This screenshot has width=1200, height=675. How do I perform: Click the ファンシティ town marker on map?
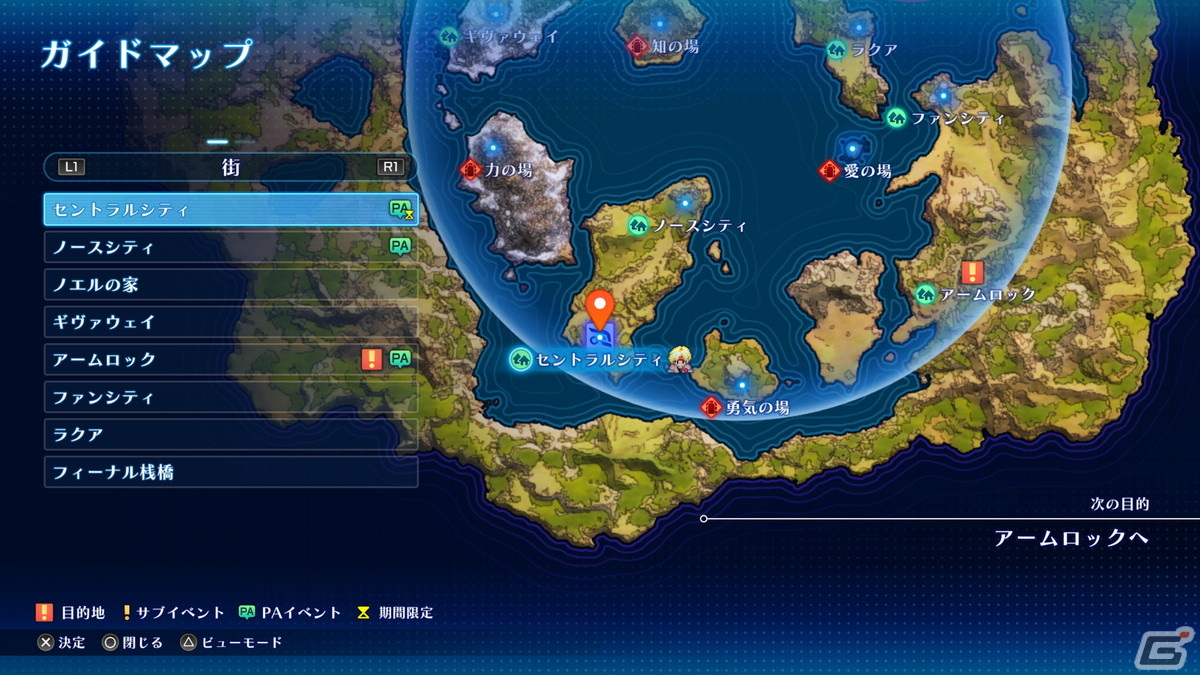tap(896, 118)
